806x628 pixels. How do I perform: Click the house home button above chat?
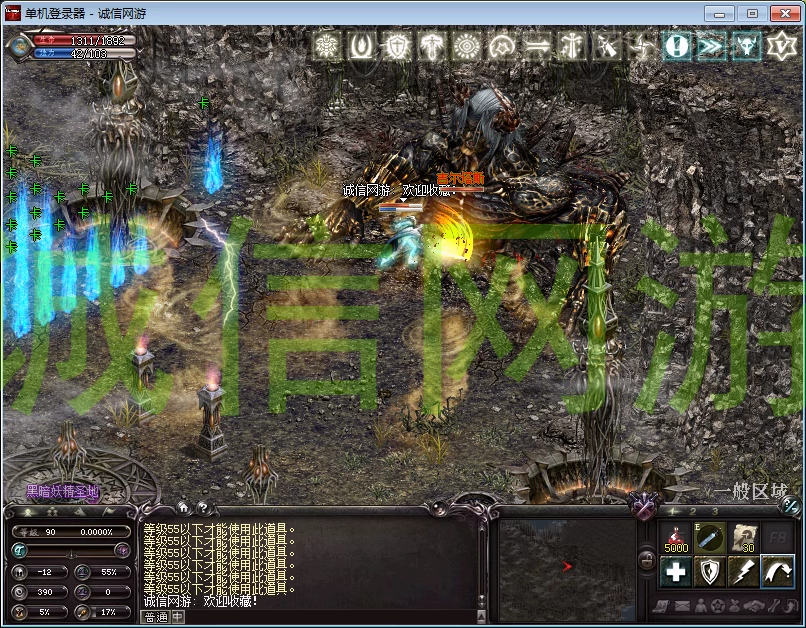pyautogui.click(x=183, y=507)
